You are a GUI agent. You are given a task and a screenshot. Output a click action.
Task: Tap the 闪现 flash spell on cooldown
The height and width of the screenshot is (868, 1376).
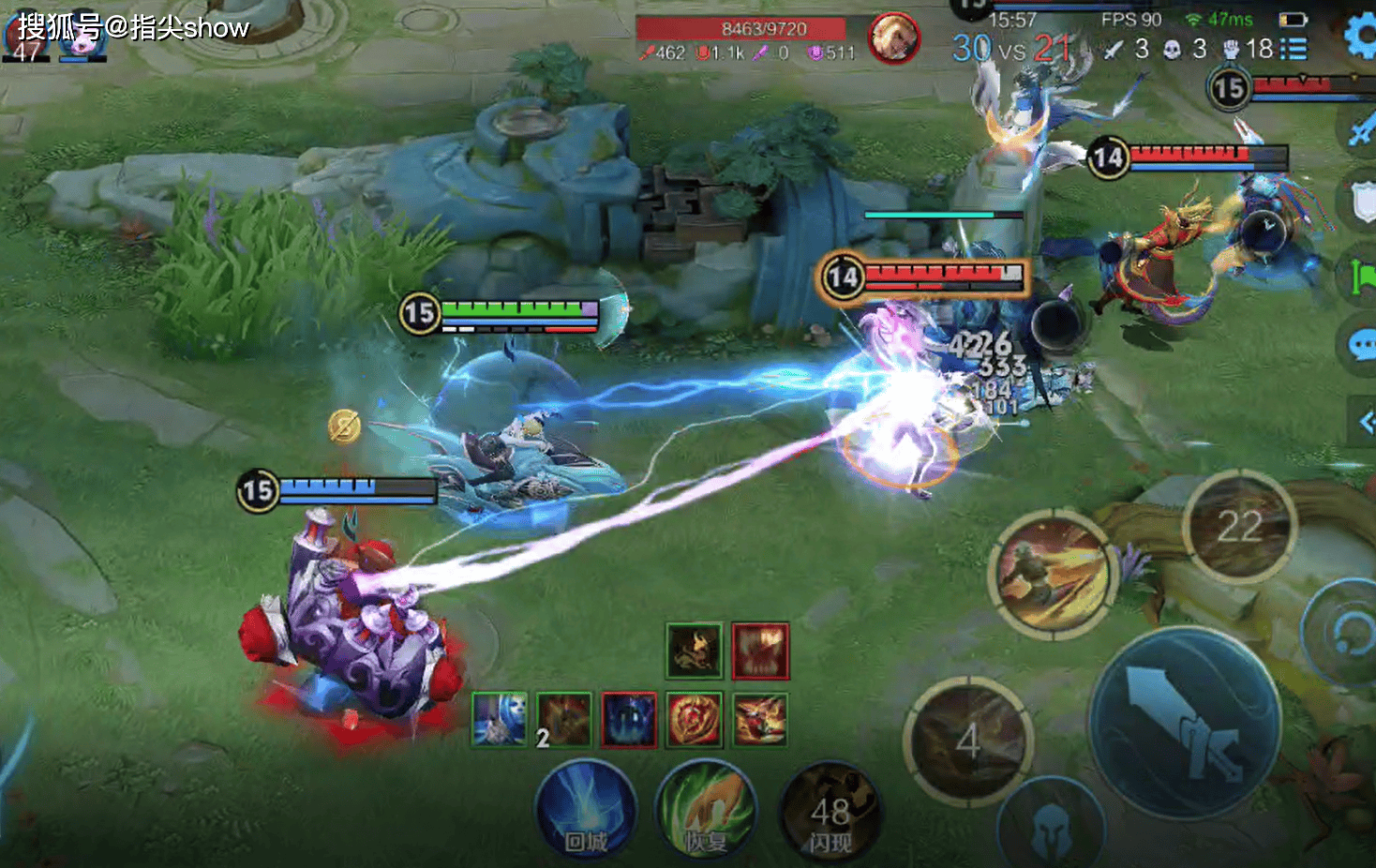pos(829,814)
